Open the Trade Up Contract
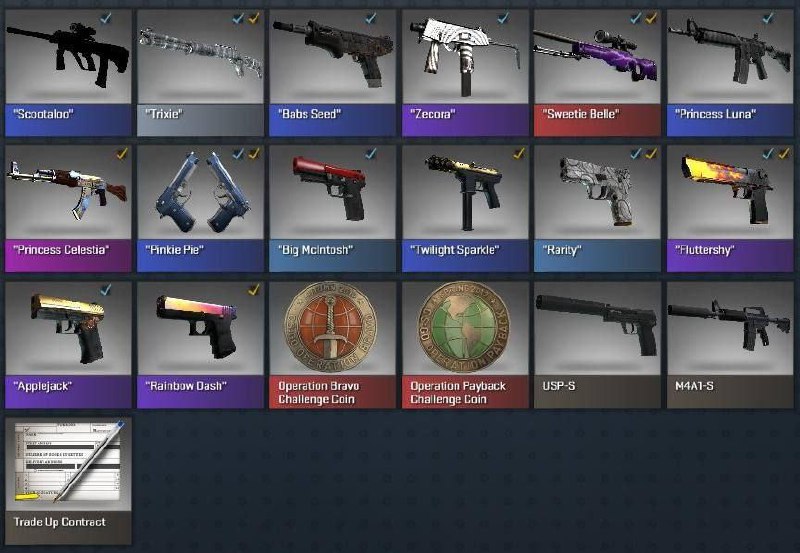 click(67, 468)
